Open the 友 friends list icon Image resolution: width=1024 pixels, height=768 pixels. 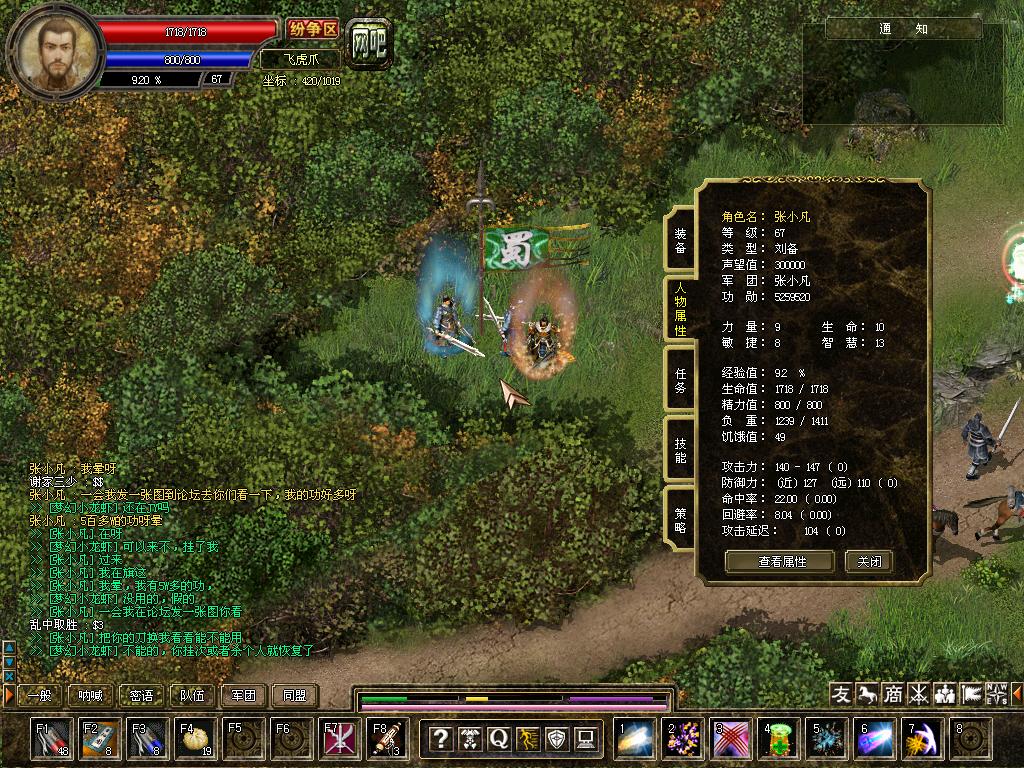[x=842, y=694]
